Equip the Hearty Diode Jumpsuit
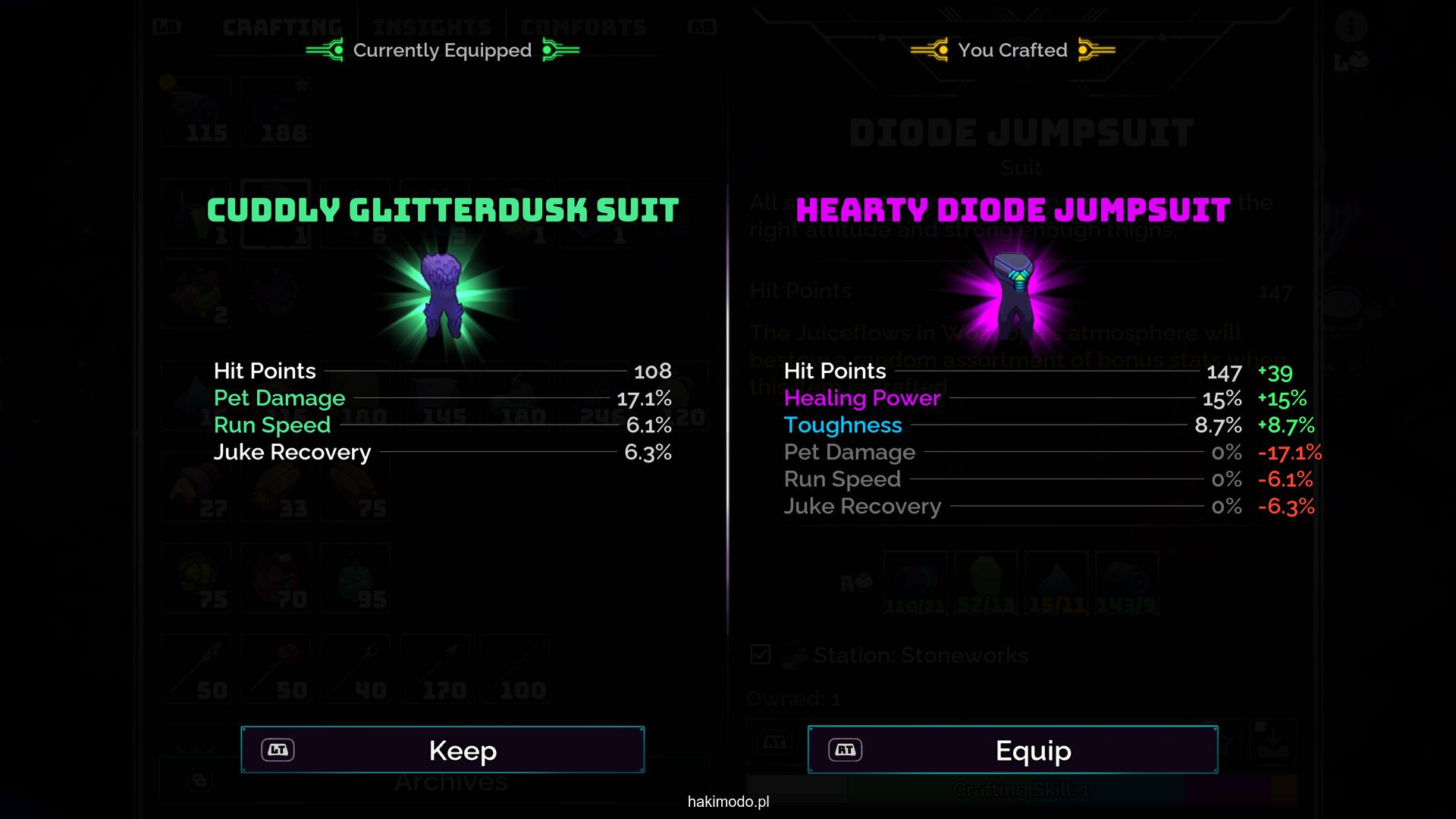This screenshot has width=1456, height=819. [1012, 750]
